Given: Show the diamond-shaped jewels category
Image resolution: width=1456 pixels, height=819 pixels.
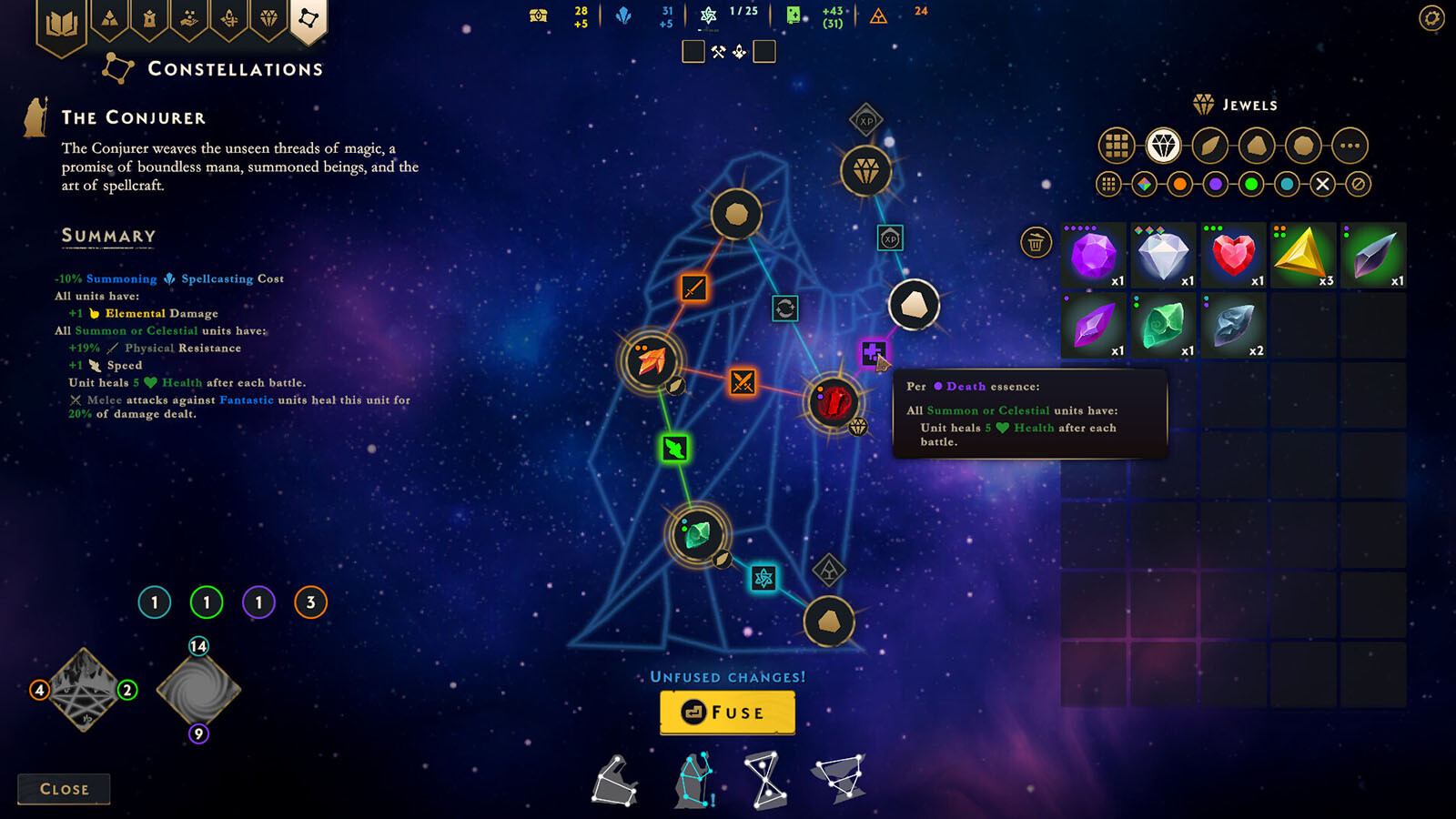Looking at the screenshot, I should [x=1163, y=146].
